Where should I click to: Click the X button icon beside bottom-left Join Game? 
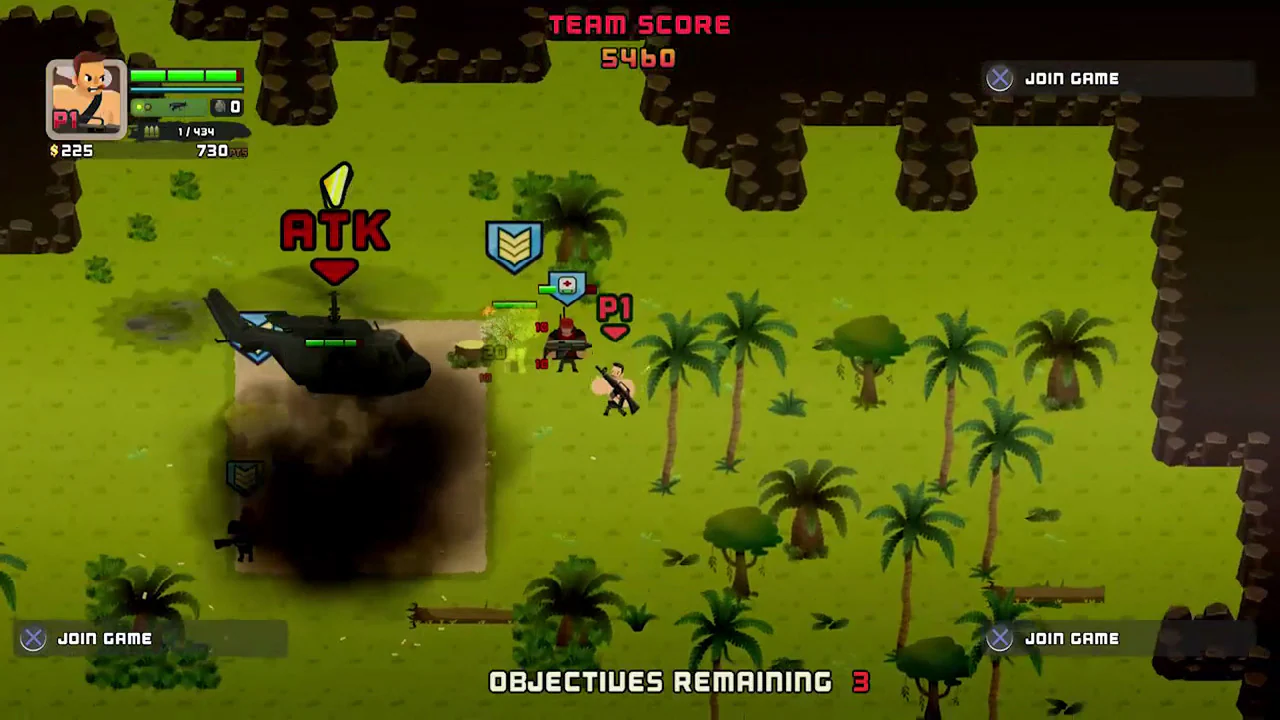click(x=32, y=638)
